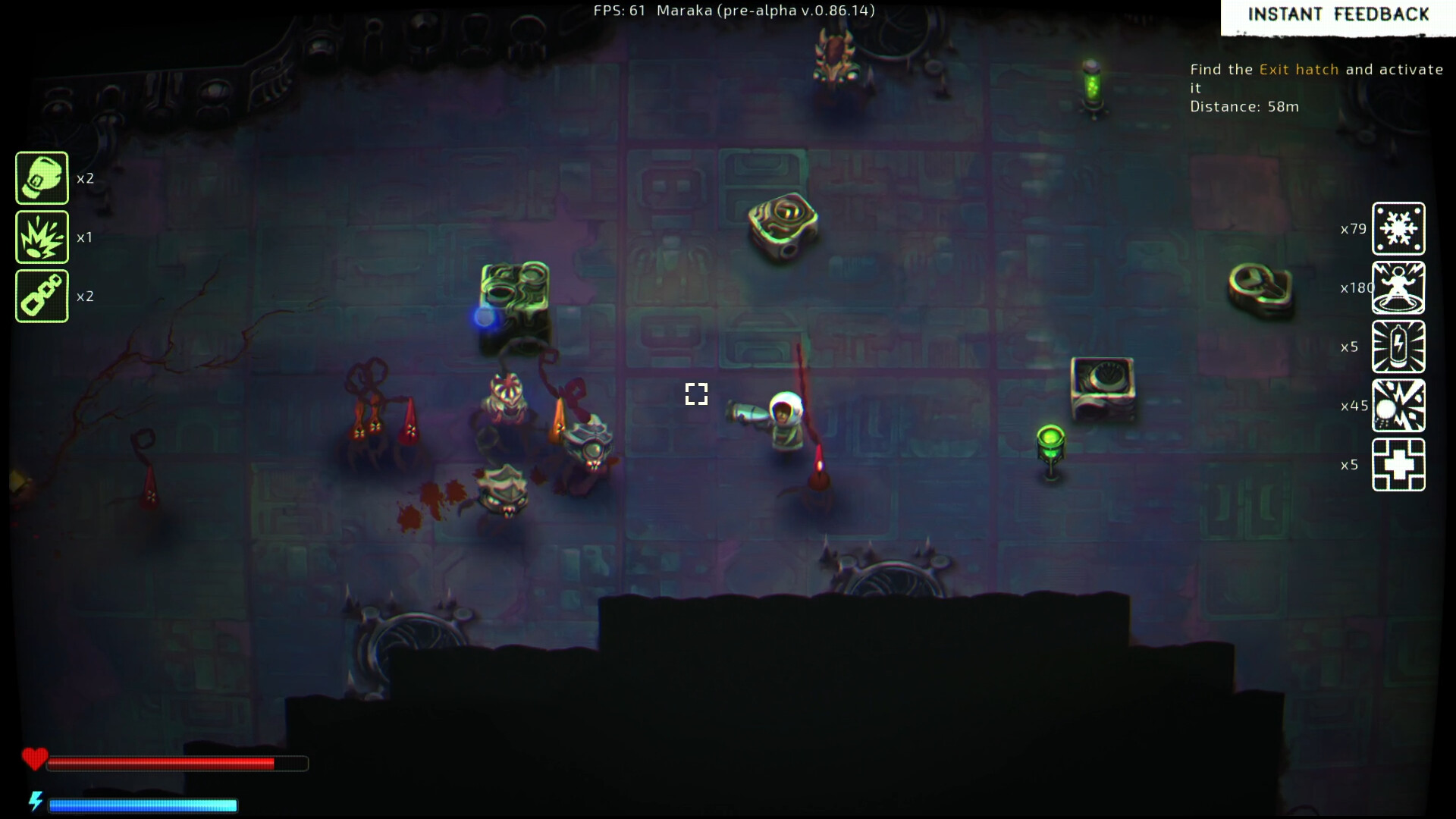
Task: Select the dynamite chain item showing x2
Action: click(x=42, y=295)
